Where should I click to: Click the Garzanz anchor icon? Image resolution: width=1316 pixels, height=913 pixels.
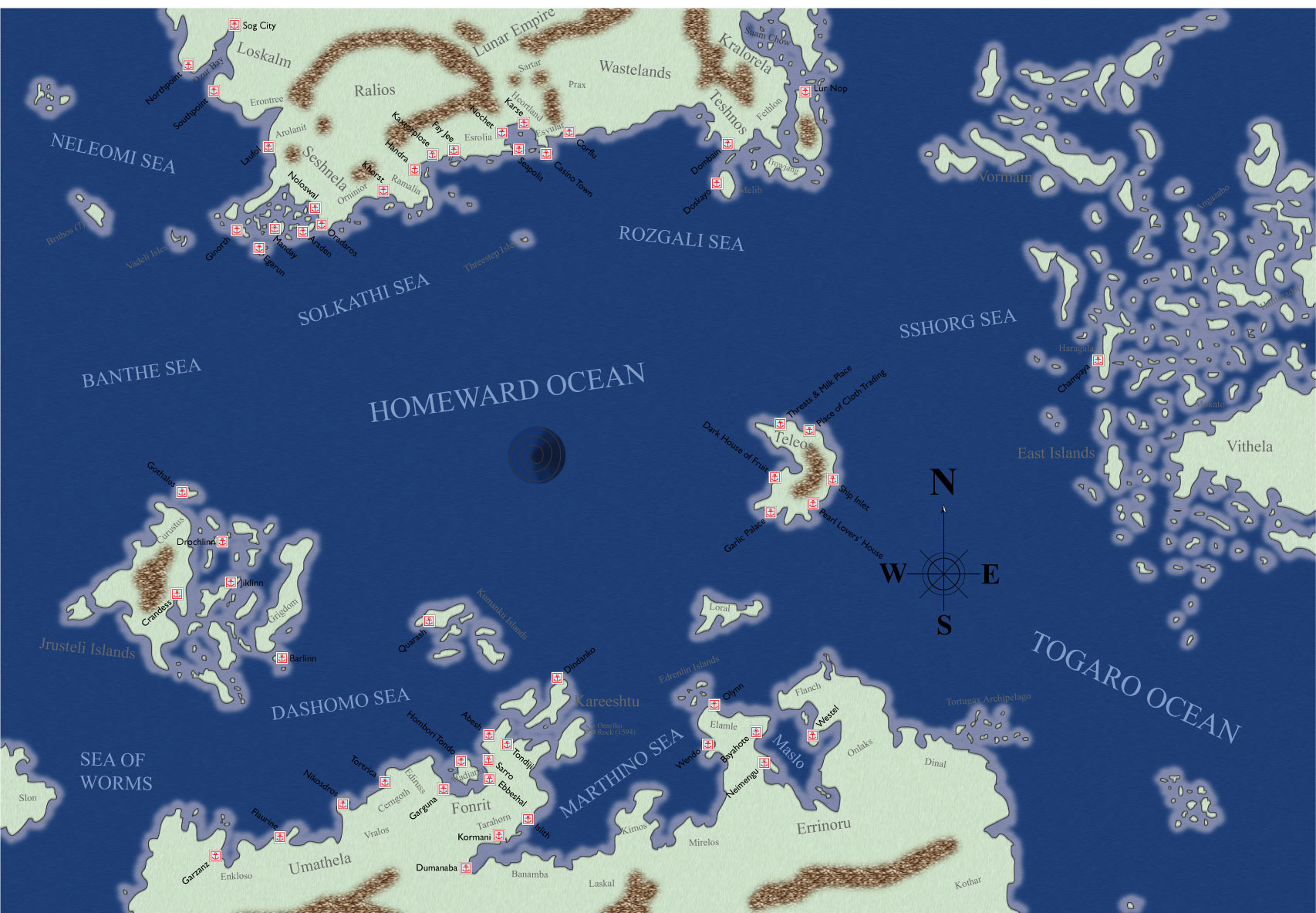[x=215, y=856]
